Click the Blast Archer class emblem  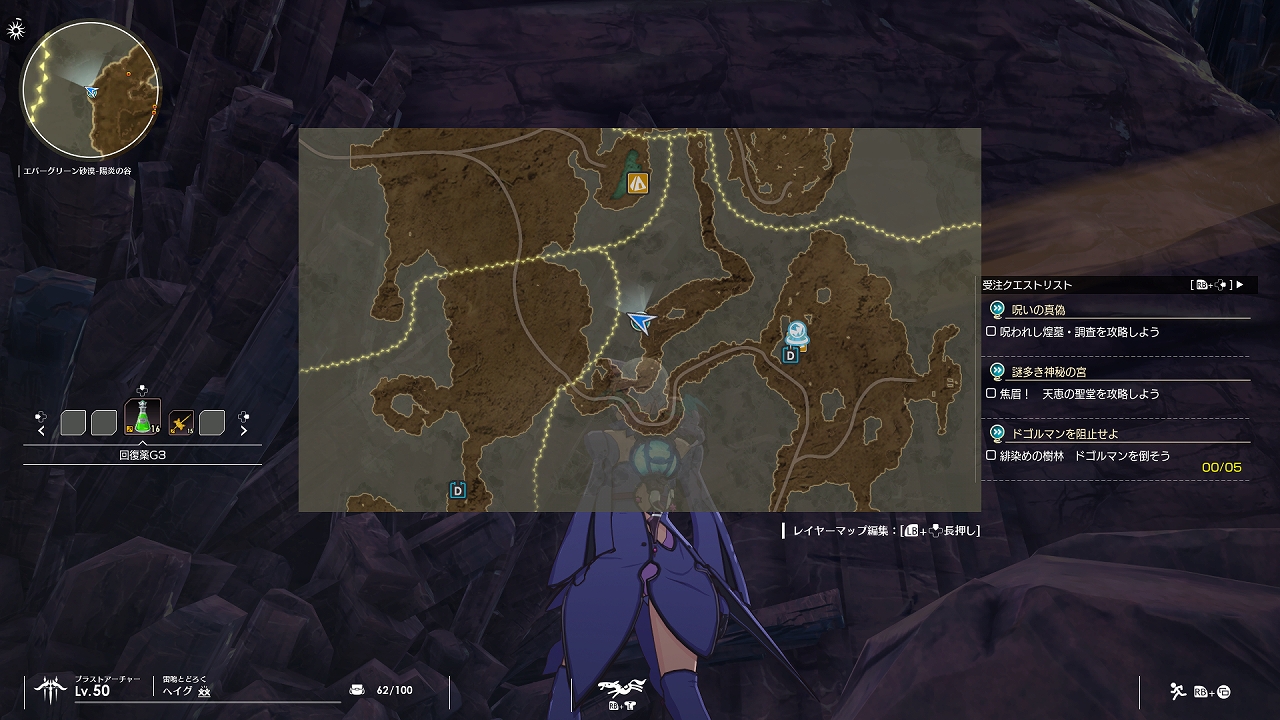click(x=50, y=689)
